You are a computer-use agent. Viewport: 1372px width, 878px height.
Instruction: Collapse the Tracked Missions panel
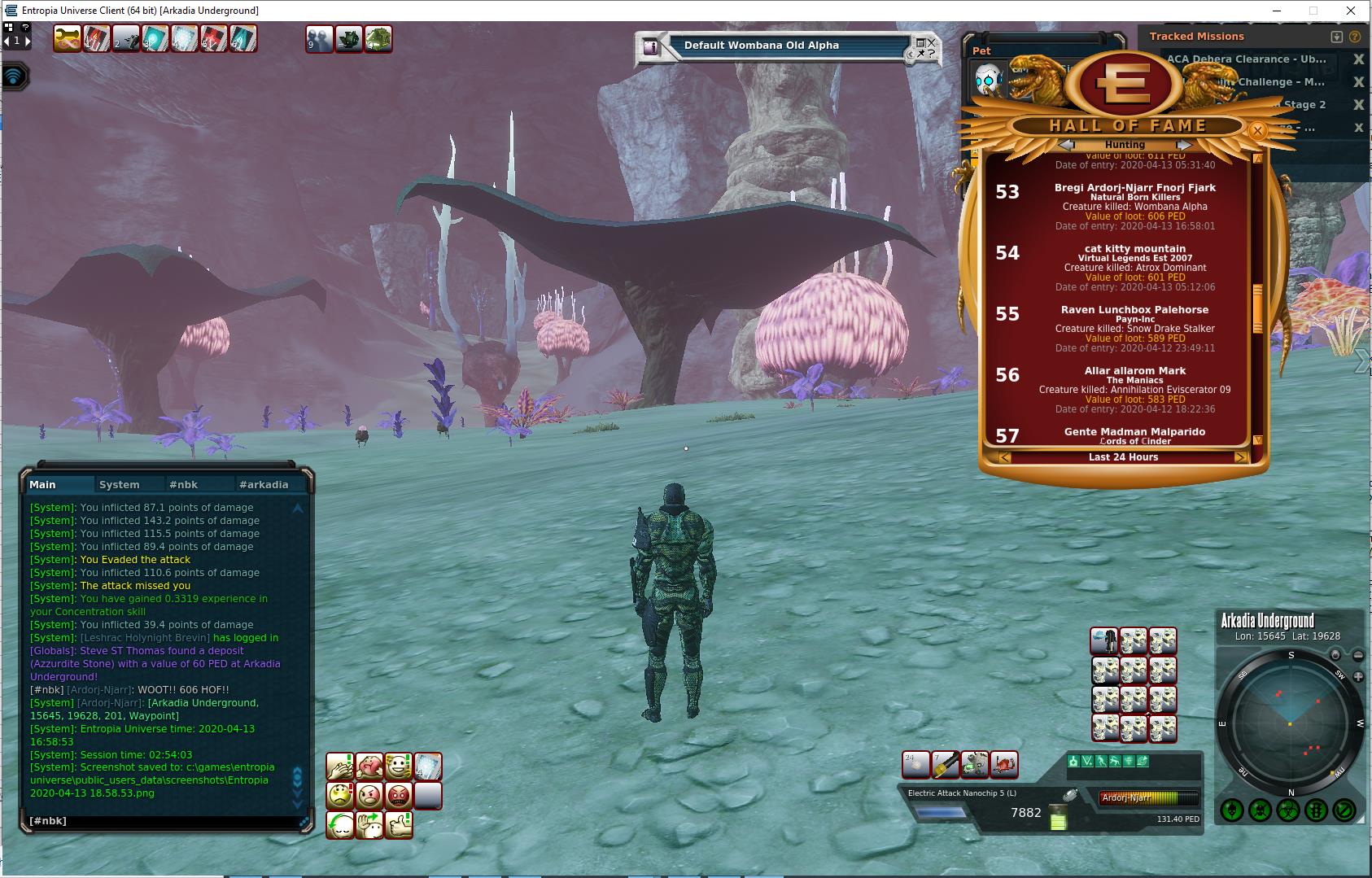(x=1336, y=37)
